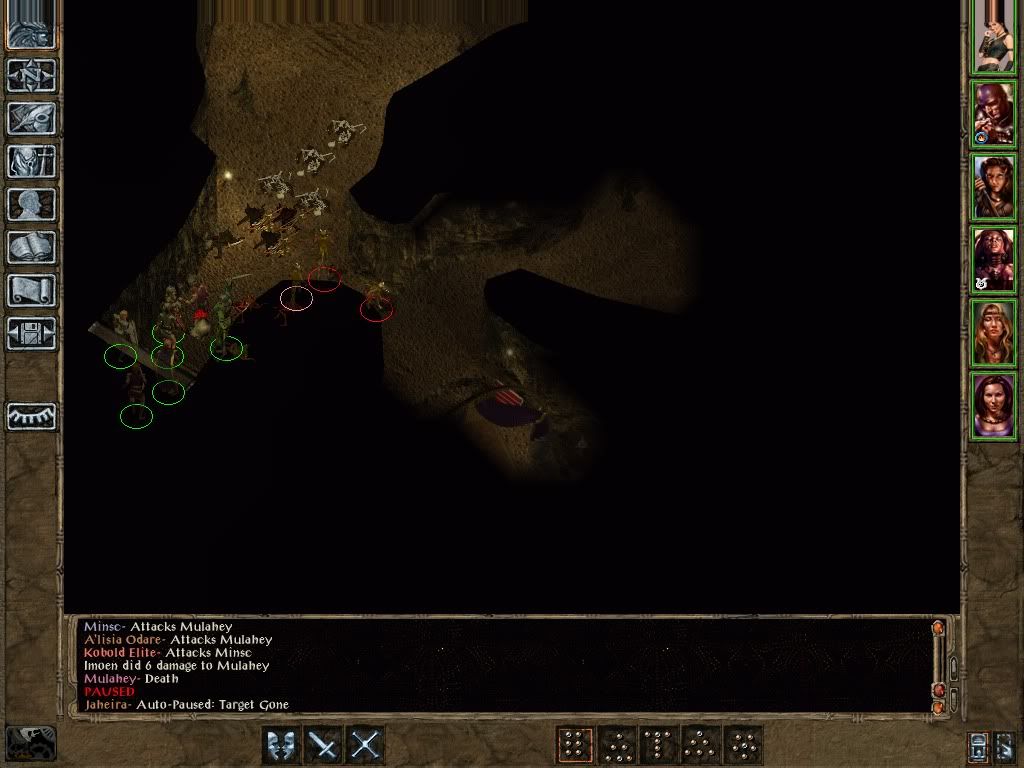
Task: Select the bald purple-tattooed character portrait
Action: (x=994, y=114)
